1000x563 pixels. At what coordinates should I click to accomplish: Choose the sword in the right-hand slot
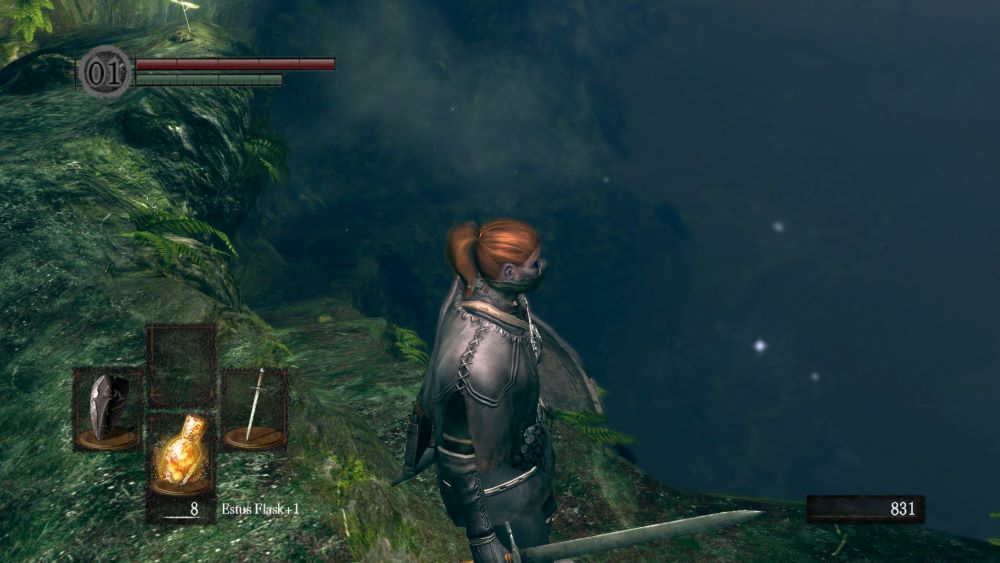tap(255, 408)
